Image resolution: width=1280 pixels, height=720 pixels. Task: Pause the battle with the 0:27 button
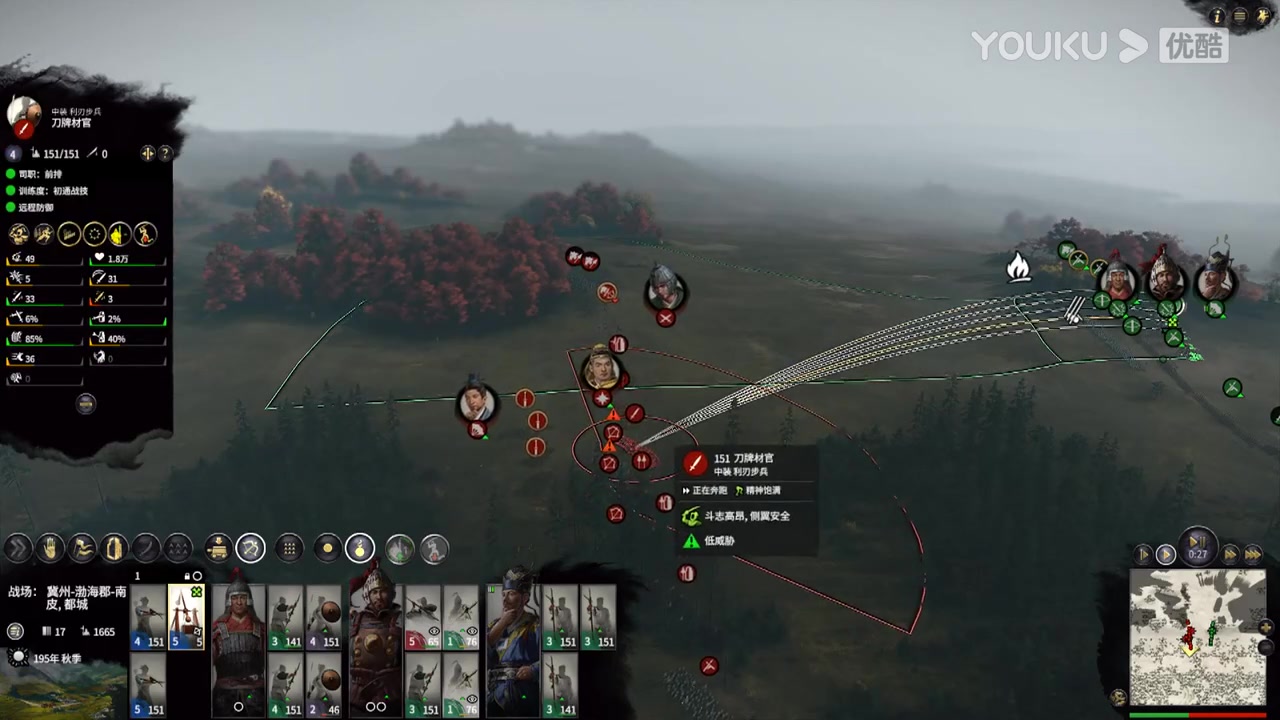(1197, 547)
